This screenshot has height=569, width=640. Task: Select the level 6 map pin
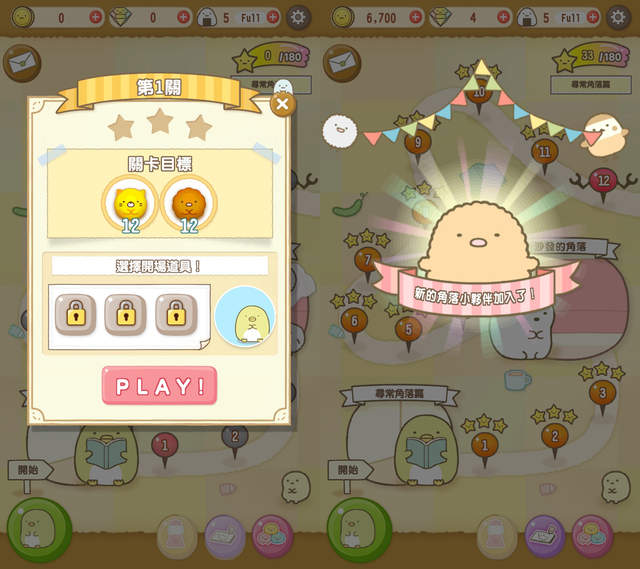coord(353,320)
